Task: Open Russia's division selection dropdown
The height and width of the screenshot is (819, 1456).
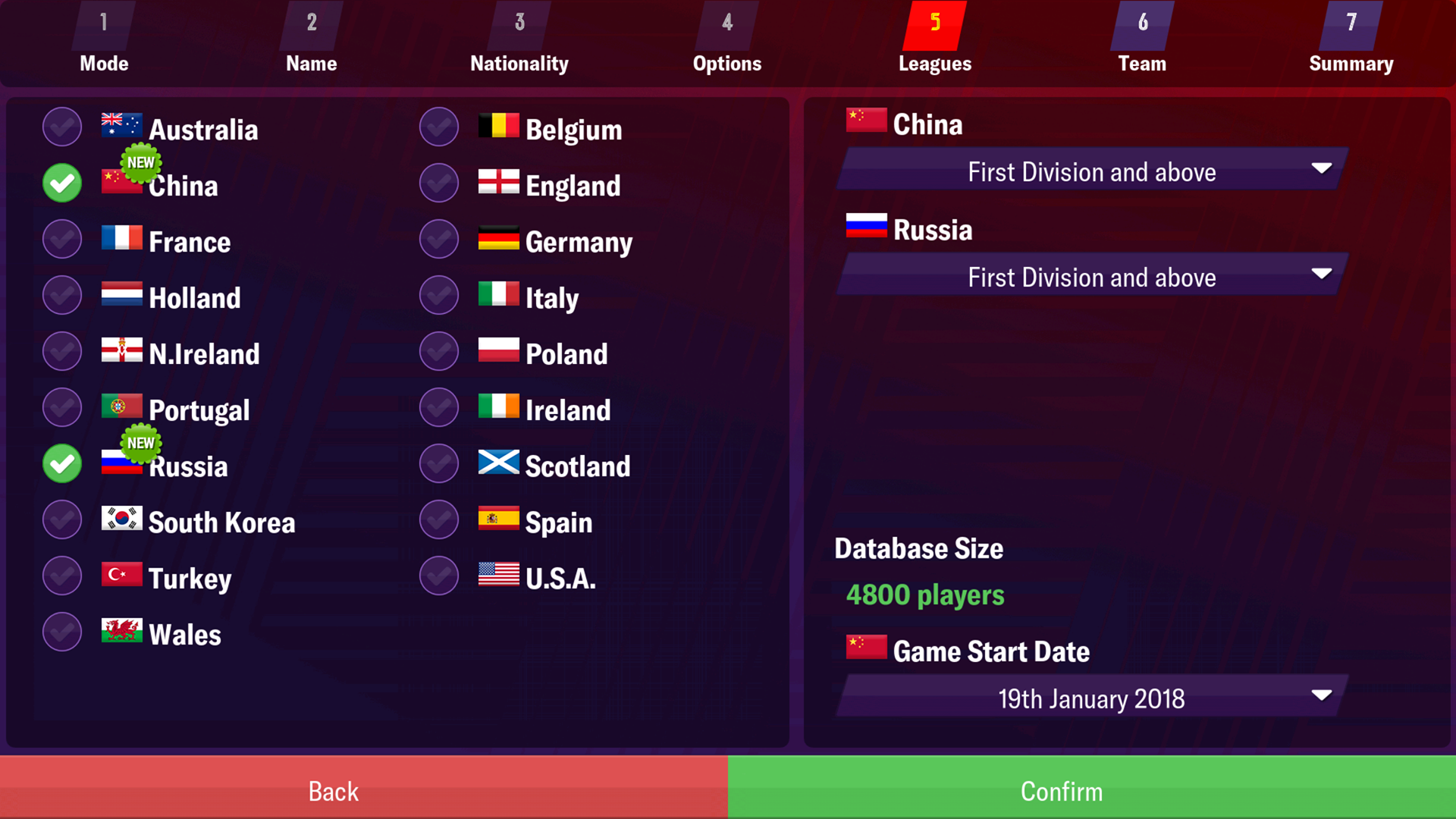Action: [1090, 277]
